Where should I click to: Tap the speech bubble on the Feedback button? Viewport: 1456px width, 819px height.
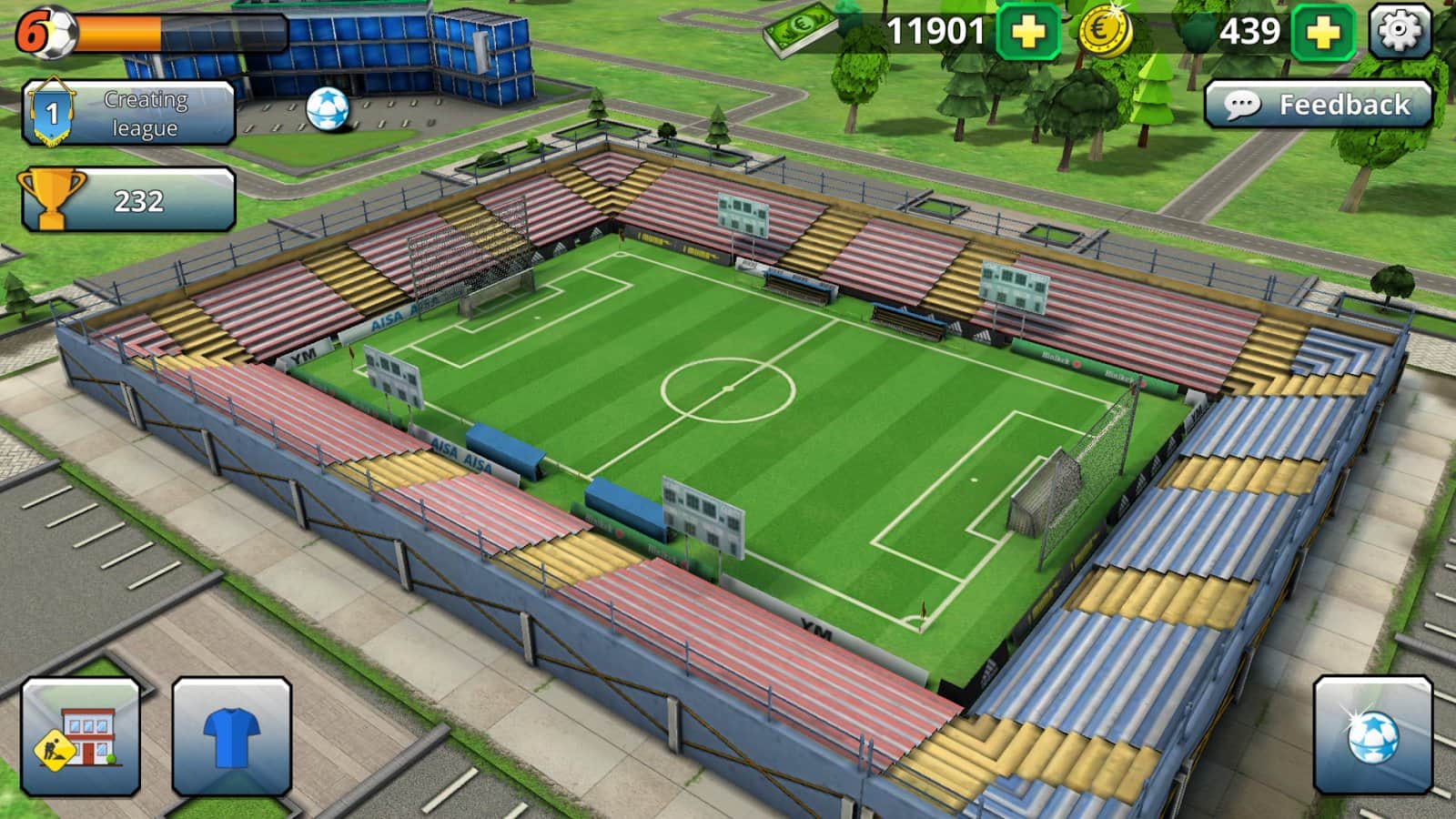pyautogui.click(x=1245, y=105)
